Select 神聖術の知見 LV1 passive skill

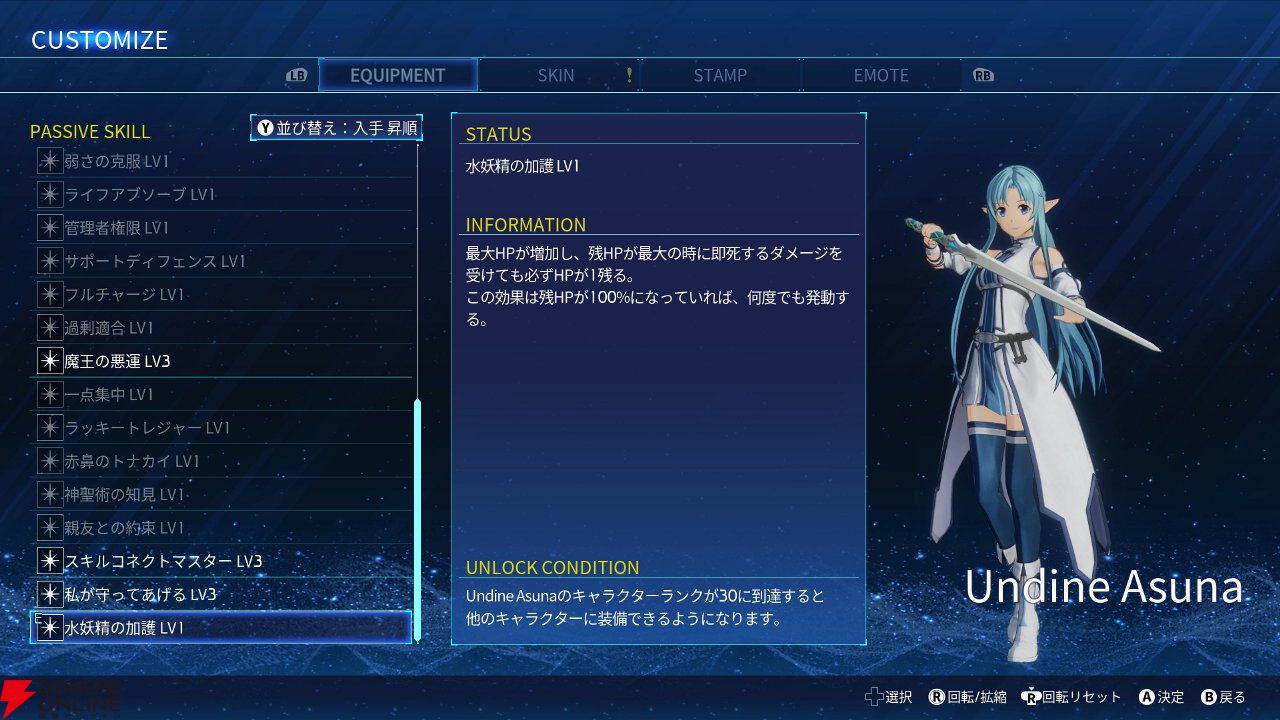(x=222, y=494)
